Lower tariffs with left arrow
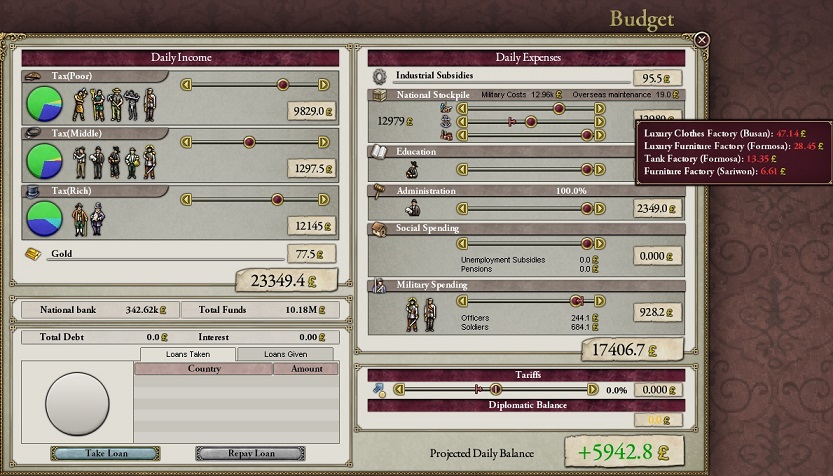This screenshot has height=476, width=833. coord(399,389)
